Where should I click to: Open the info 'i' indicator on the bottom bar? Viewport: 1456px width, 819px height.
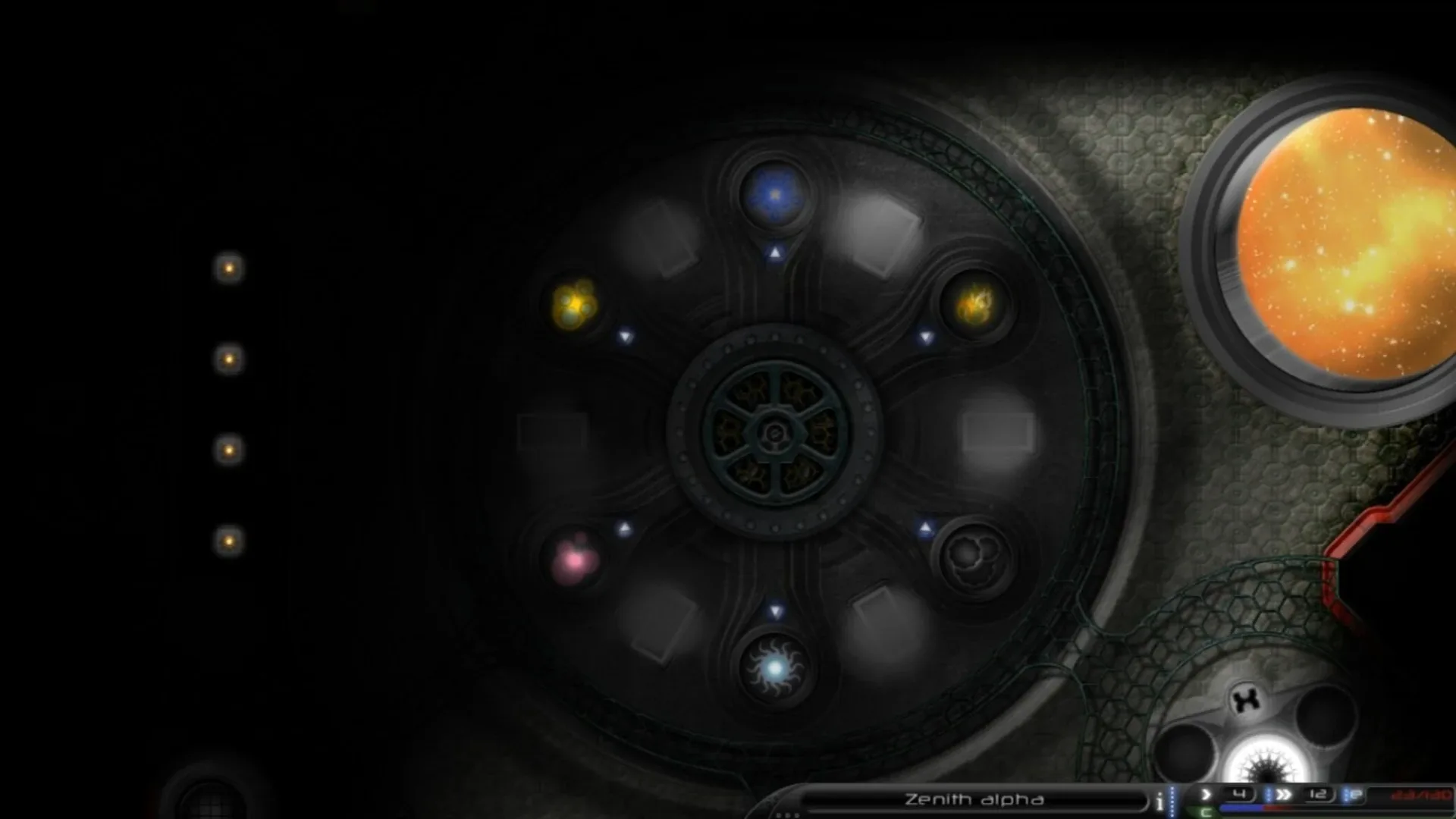pyautogui.click(x=1159, y=800)
